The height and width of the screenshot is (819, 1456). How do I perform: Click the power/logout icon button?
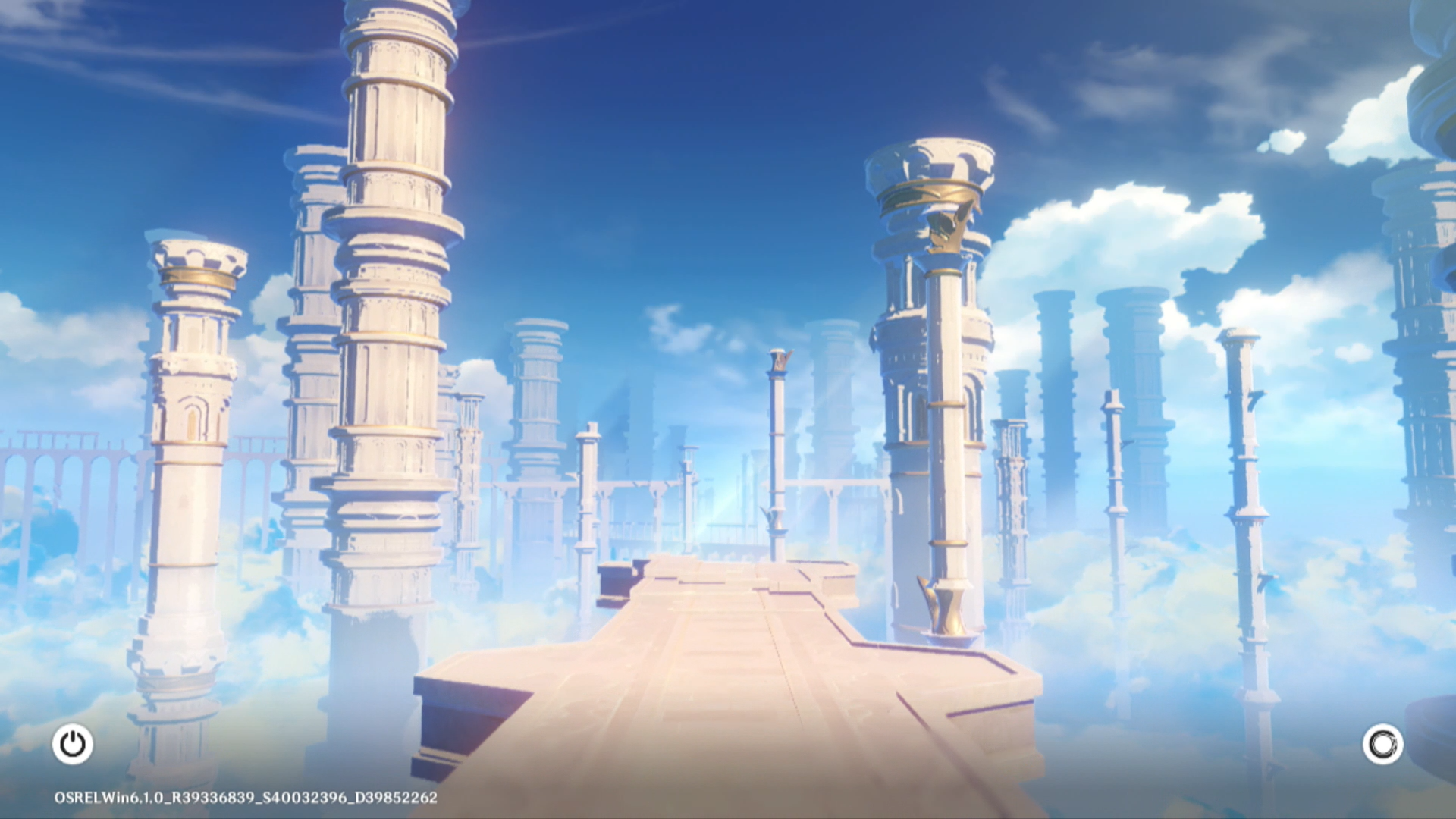[73, 744]
